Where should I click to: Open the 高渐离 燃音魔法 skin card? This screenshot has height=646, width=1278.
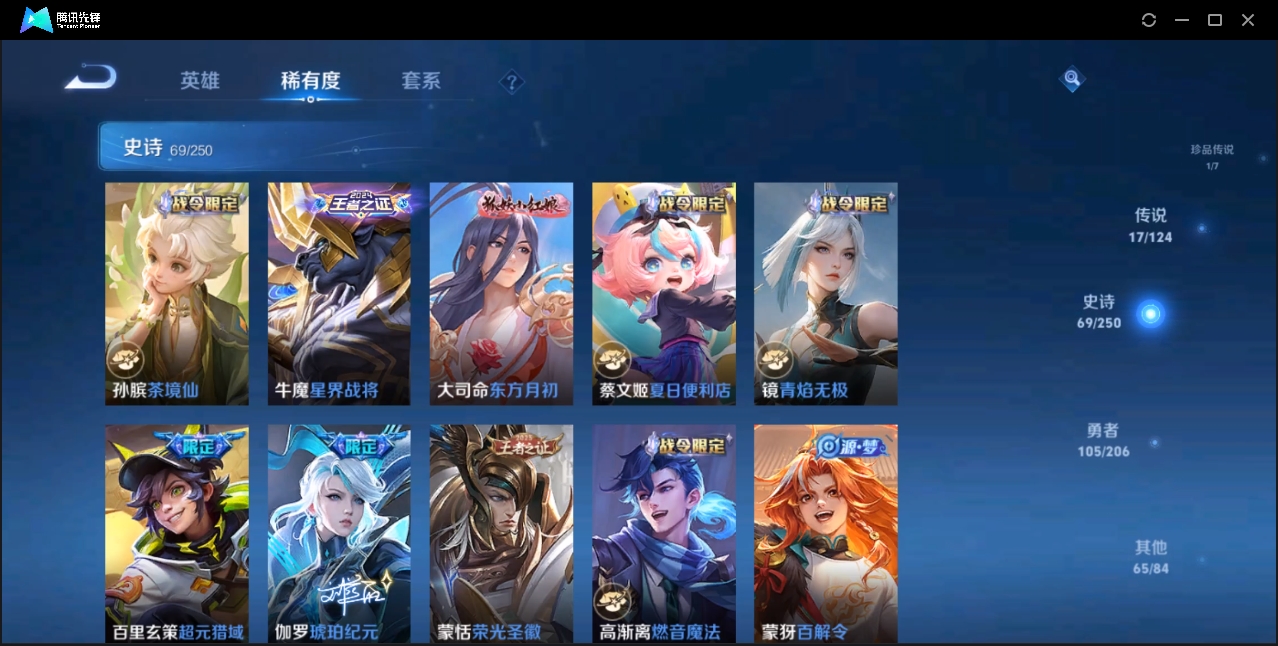(663, 533)
